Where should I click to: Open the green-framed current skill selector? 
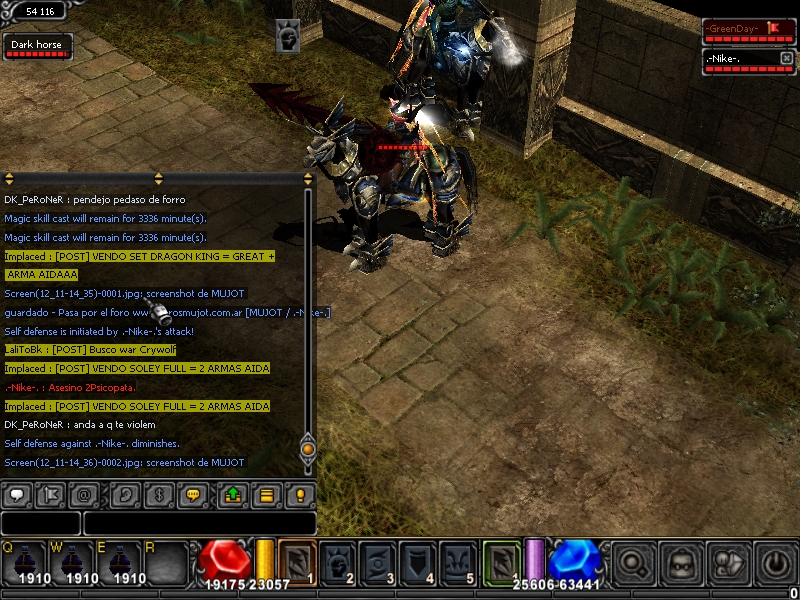(502, 561)
